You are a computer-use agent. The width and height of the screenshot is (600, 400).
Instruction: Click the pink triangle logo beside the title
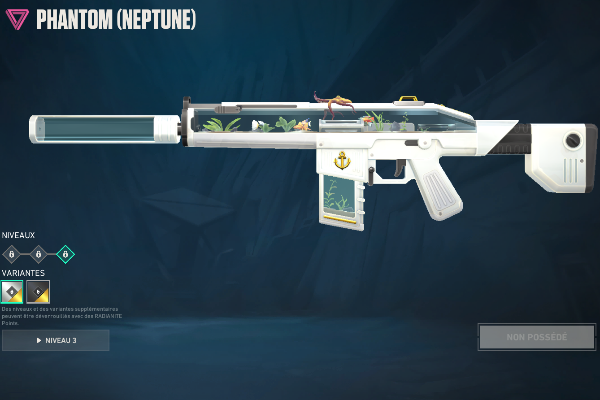coord(17,20)
